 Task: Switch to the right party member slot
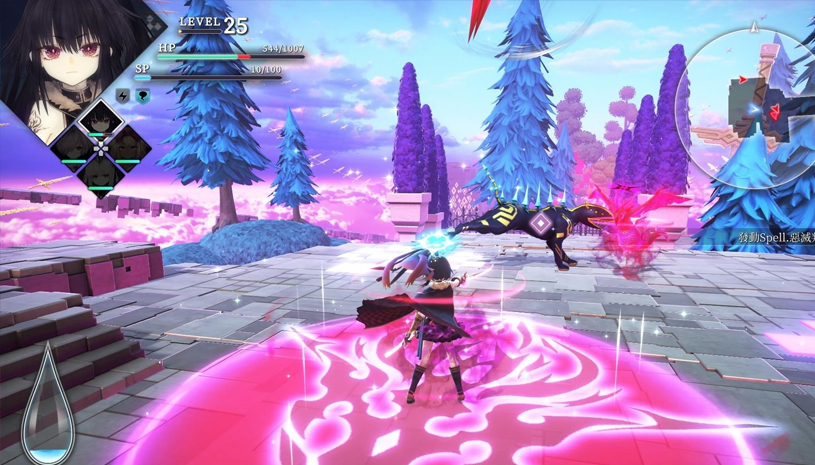click(126, 146)
